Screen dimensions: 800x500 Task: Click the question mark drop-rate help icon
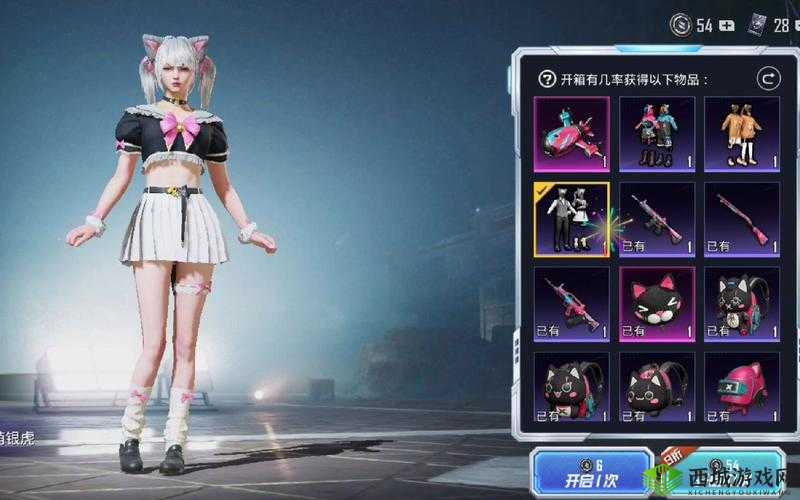pos(547,79)
